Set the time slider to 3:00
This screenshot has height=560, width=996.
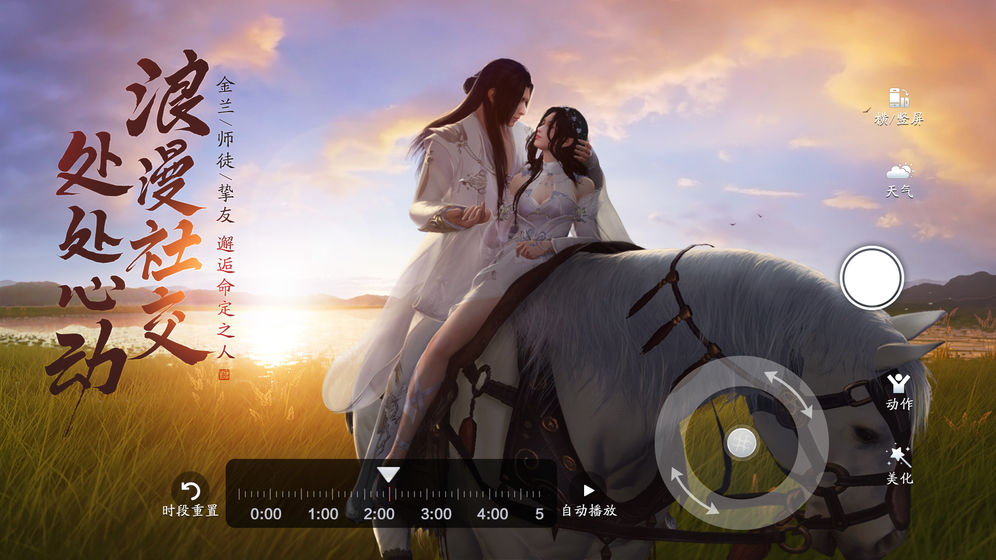436,494
